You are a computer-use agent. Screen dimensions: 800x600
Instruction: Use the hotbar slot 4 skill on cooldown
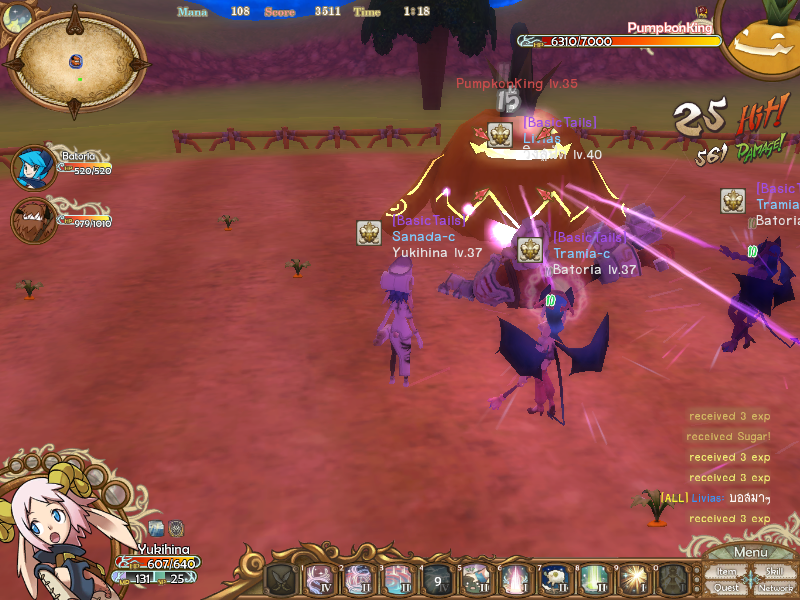coord(437,579)
